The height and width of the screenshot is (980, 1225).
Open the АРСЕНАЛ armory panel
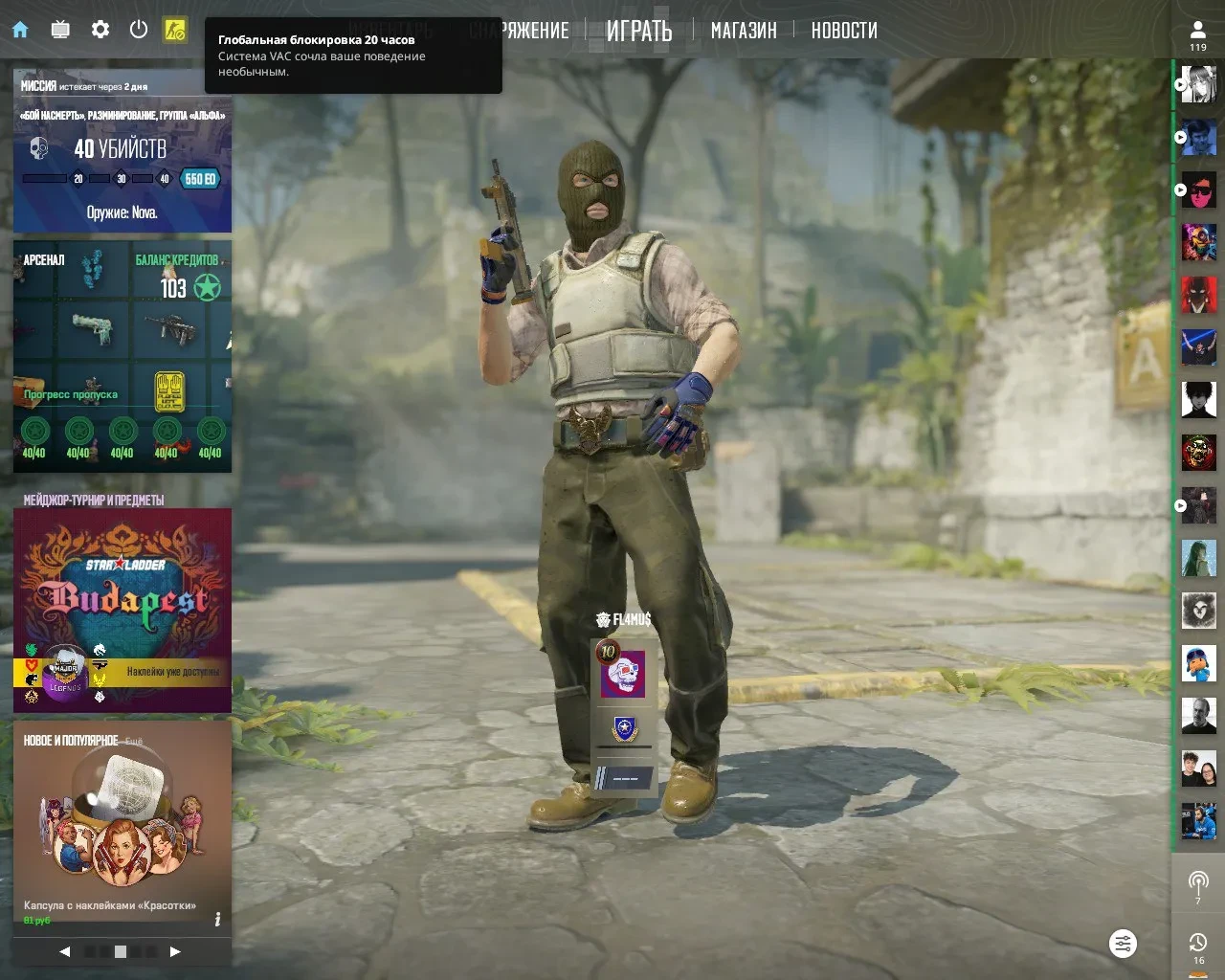point(122,354)
